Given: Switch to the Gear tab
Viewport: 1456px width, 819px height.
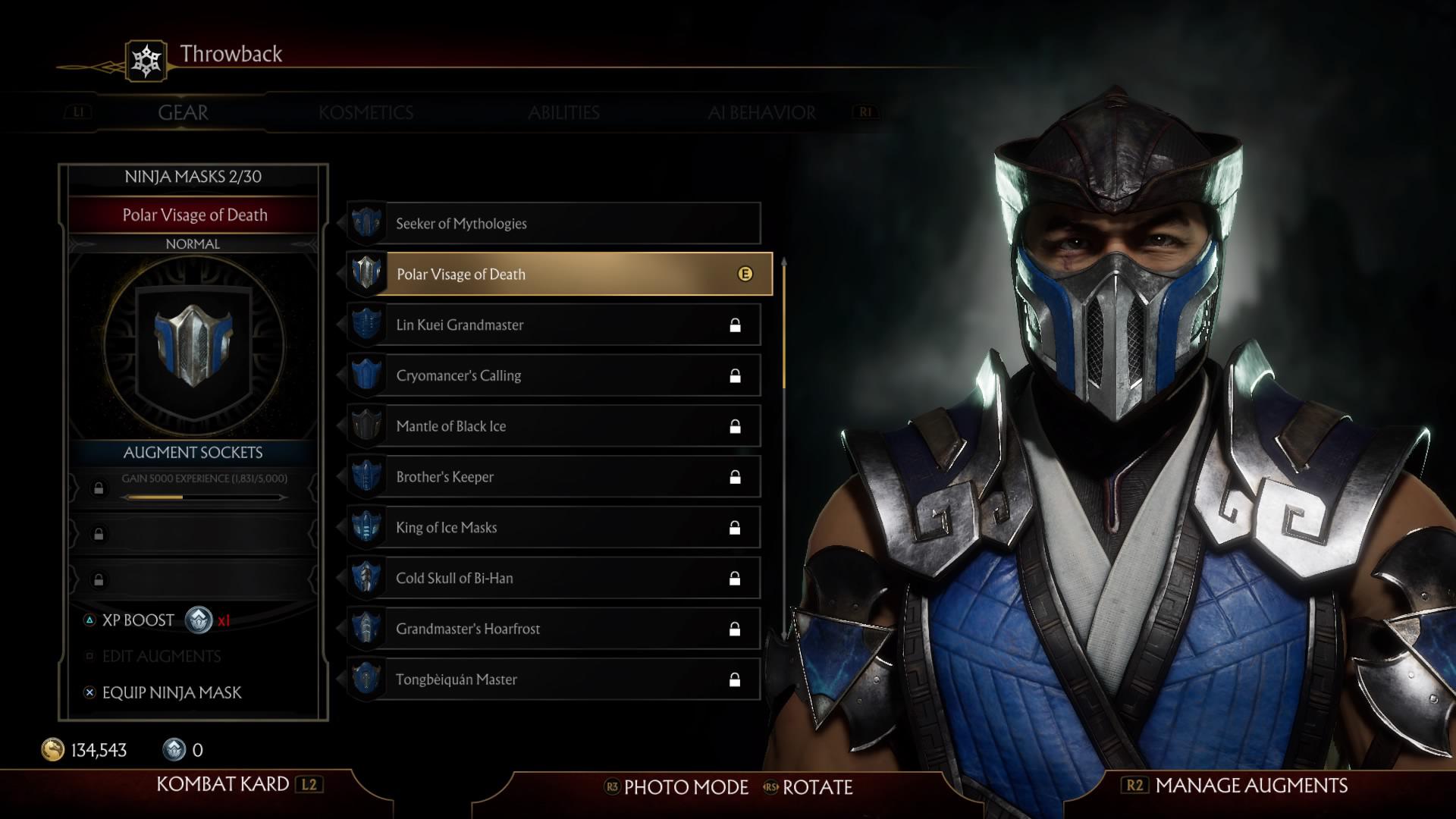Looking at the screenshot, I should (183, 113).
